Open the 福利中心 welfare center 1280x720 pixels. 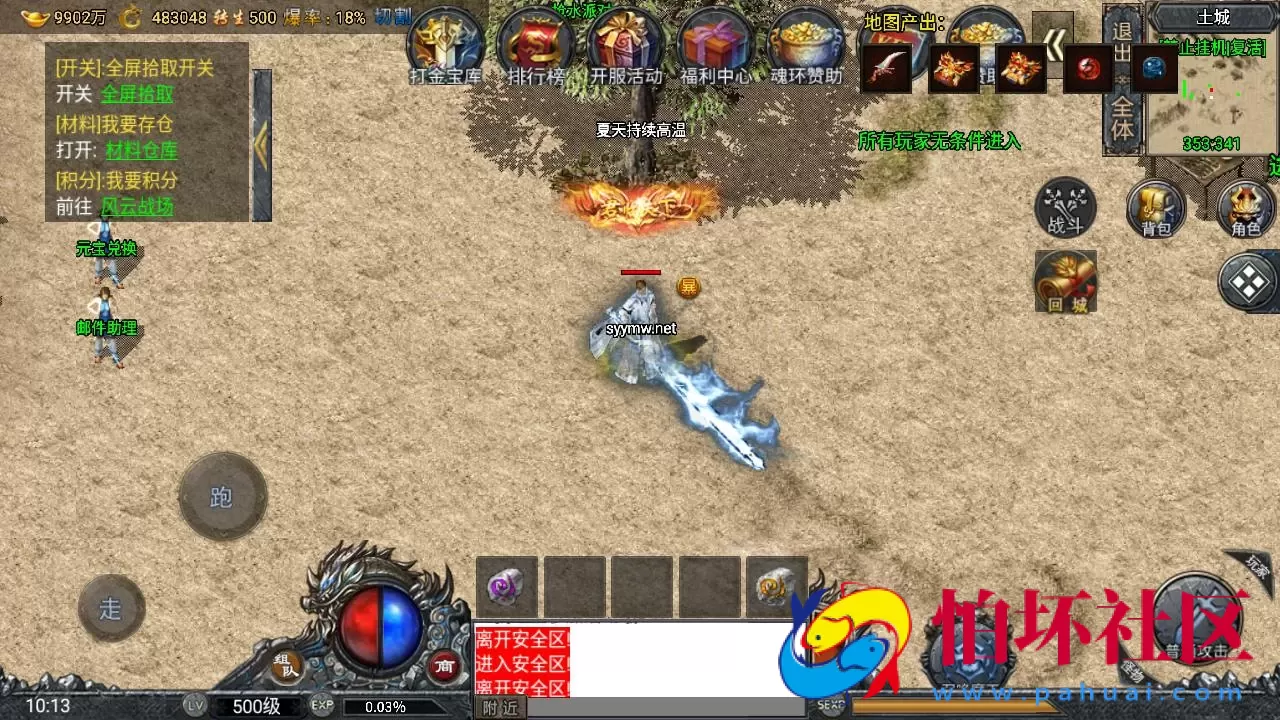coord(715,45)
